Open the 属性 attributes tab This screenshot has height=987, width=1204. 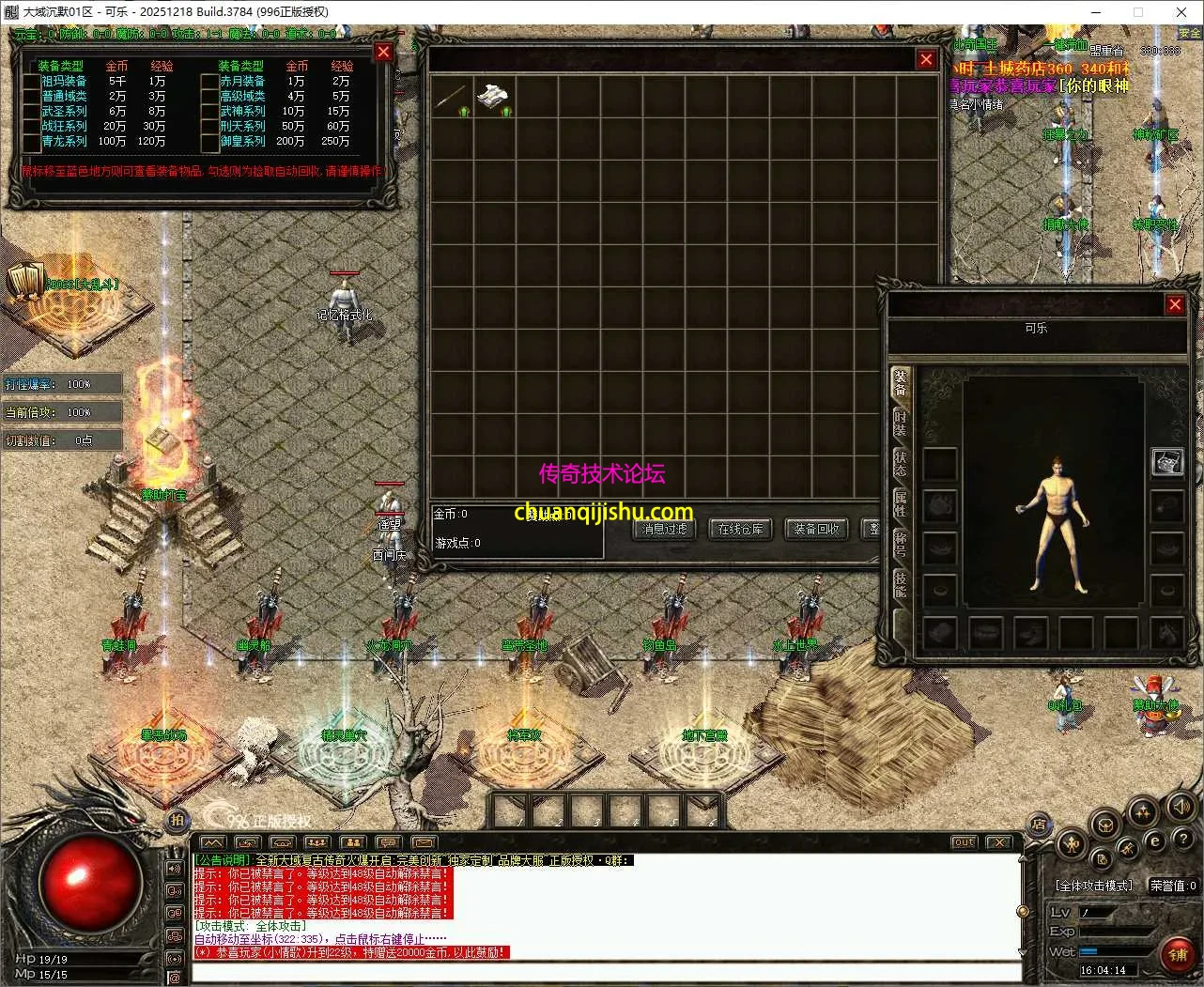pos(901,504)
